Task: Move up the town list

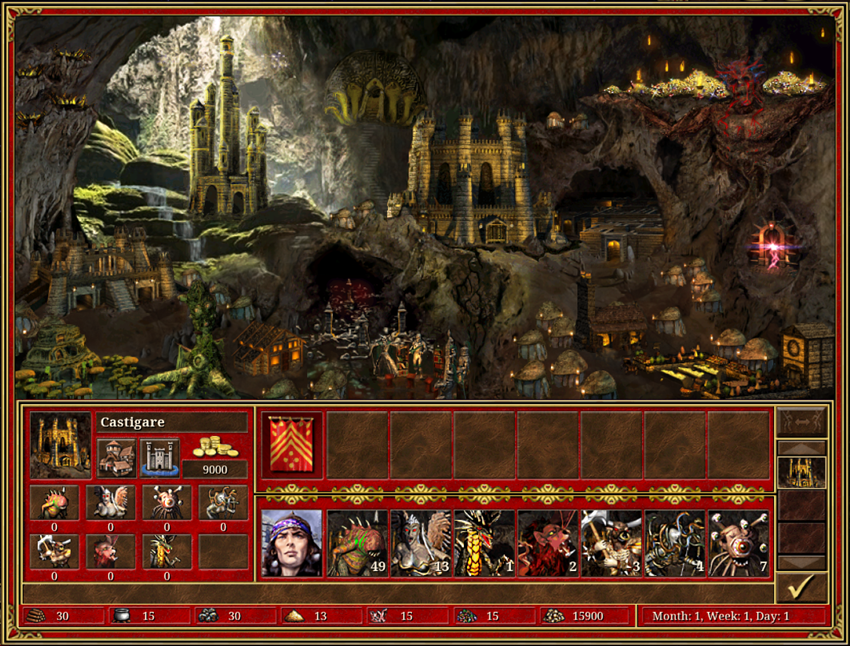Action: click(802, 448)
